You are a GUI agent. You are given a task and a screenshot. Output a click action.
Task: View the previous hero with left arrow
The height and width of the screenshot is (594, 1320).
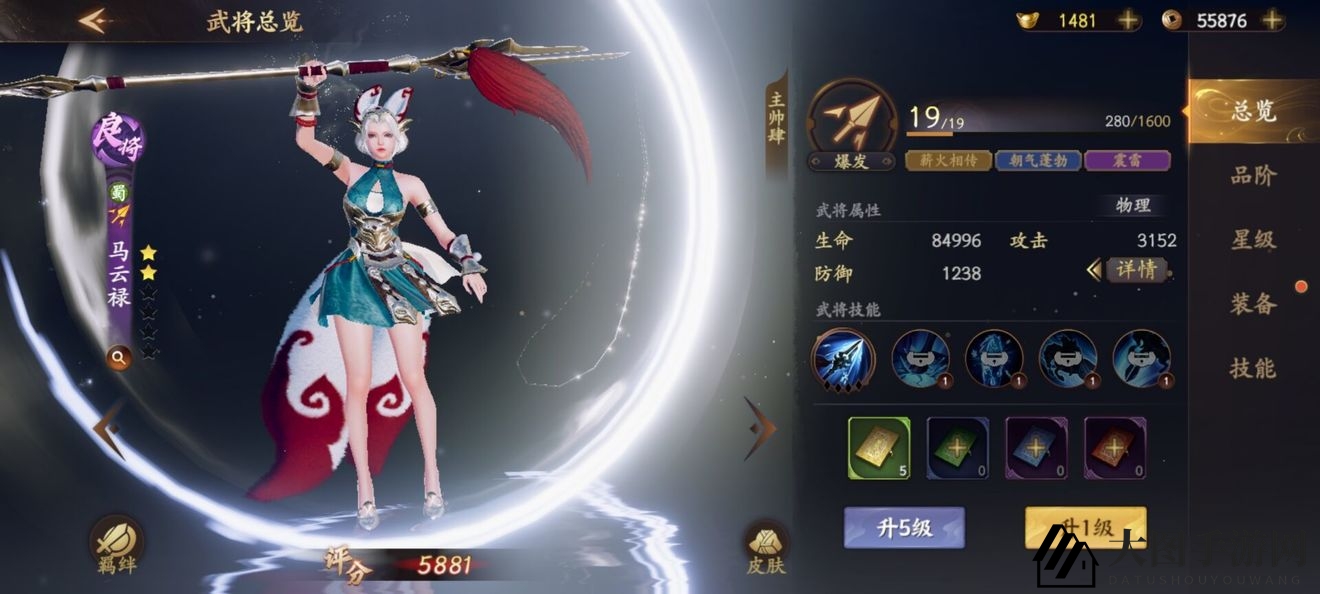coord(108,427)
